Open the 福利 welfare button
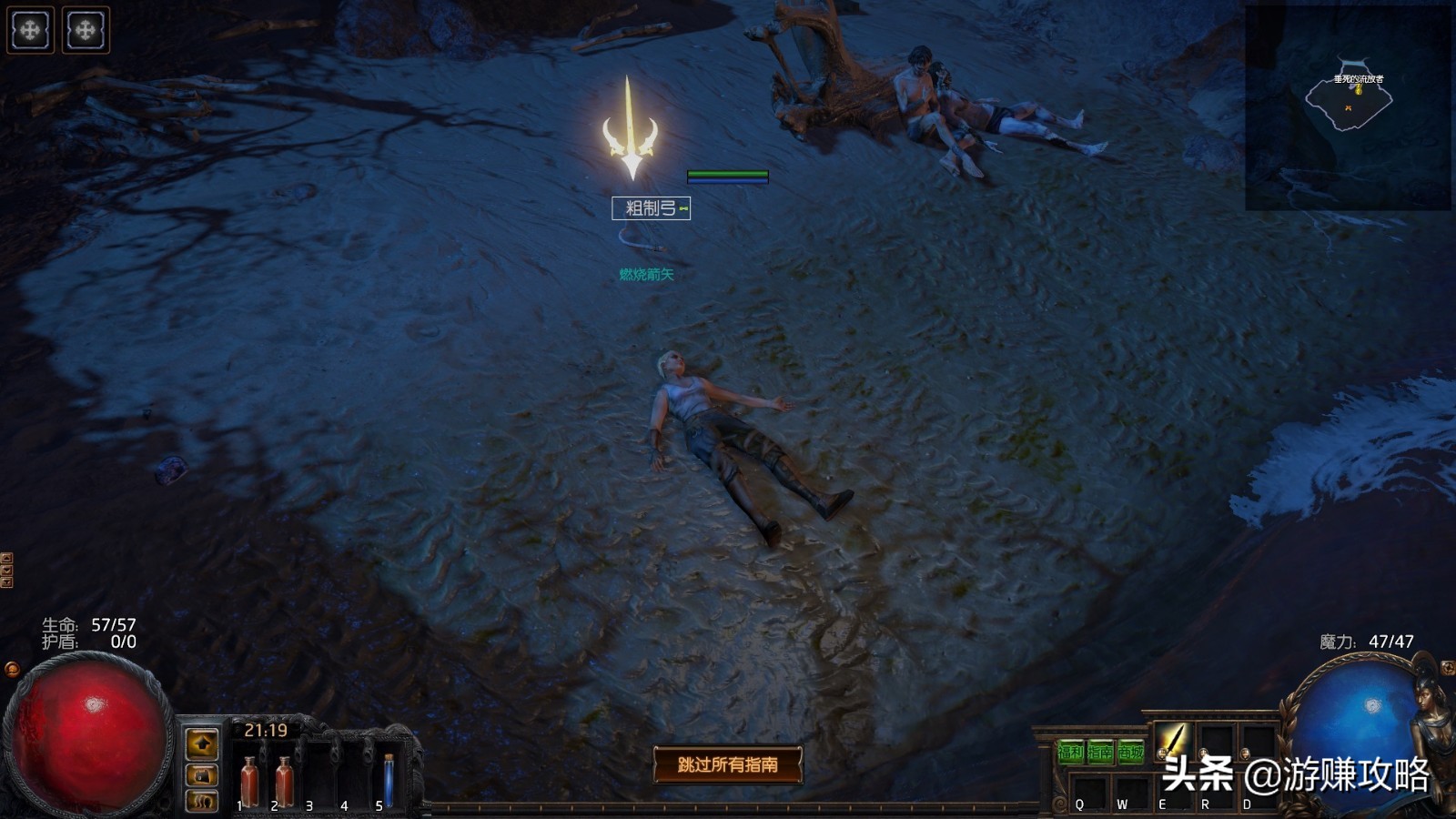The image size is (1456, 819). (1070, 753)
